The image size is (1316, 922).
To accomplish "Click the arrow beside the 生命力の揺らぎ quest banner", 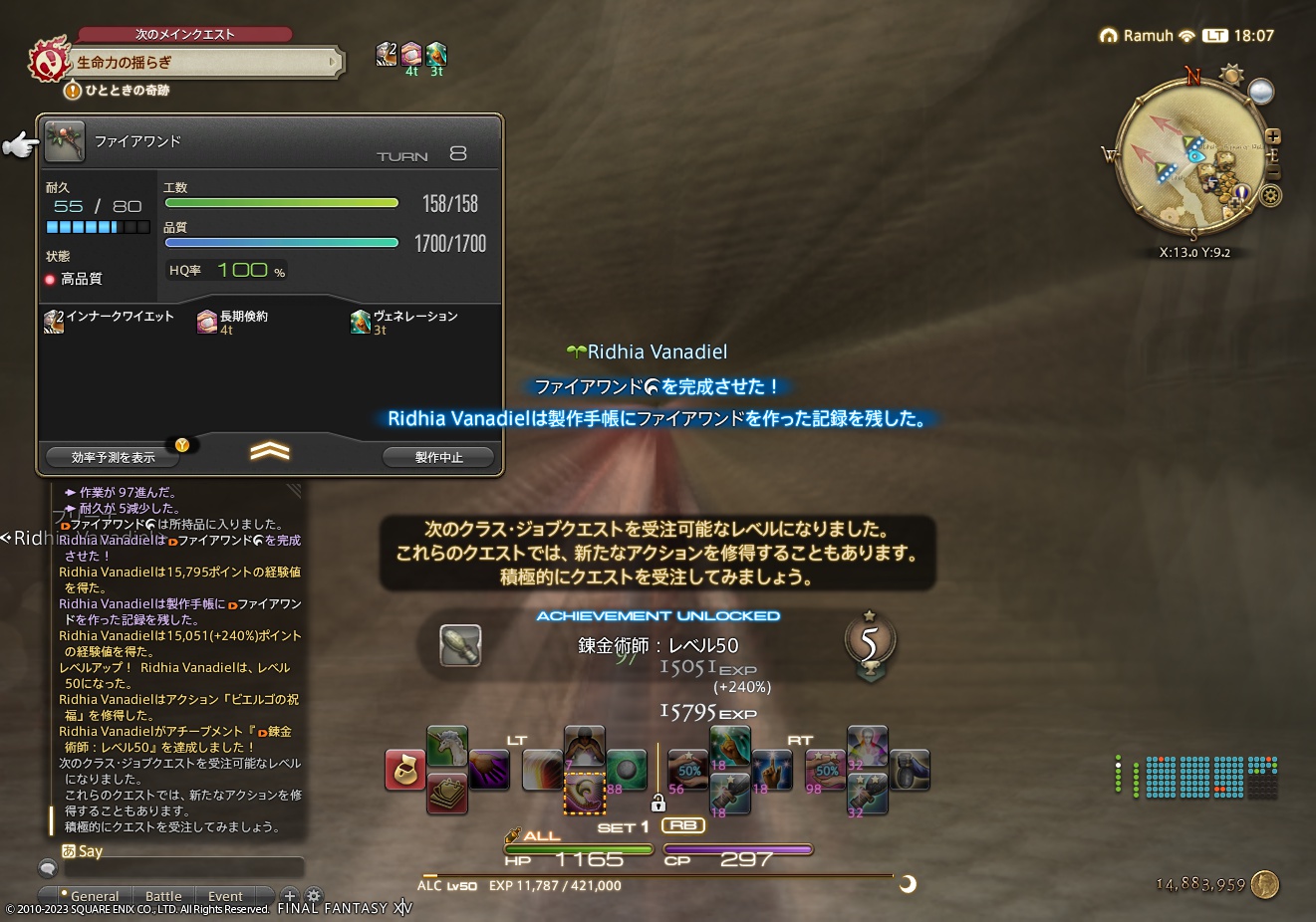I will 336,62.
